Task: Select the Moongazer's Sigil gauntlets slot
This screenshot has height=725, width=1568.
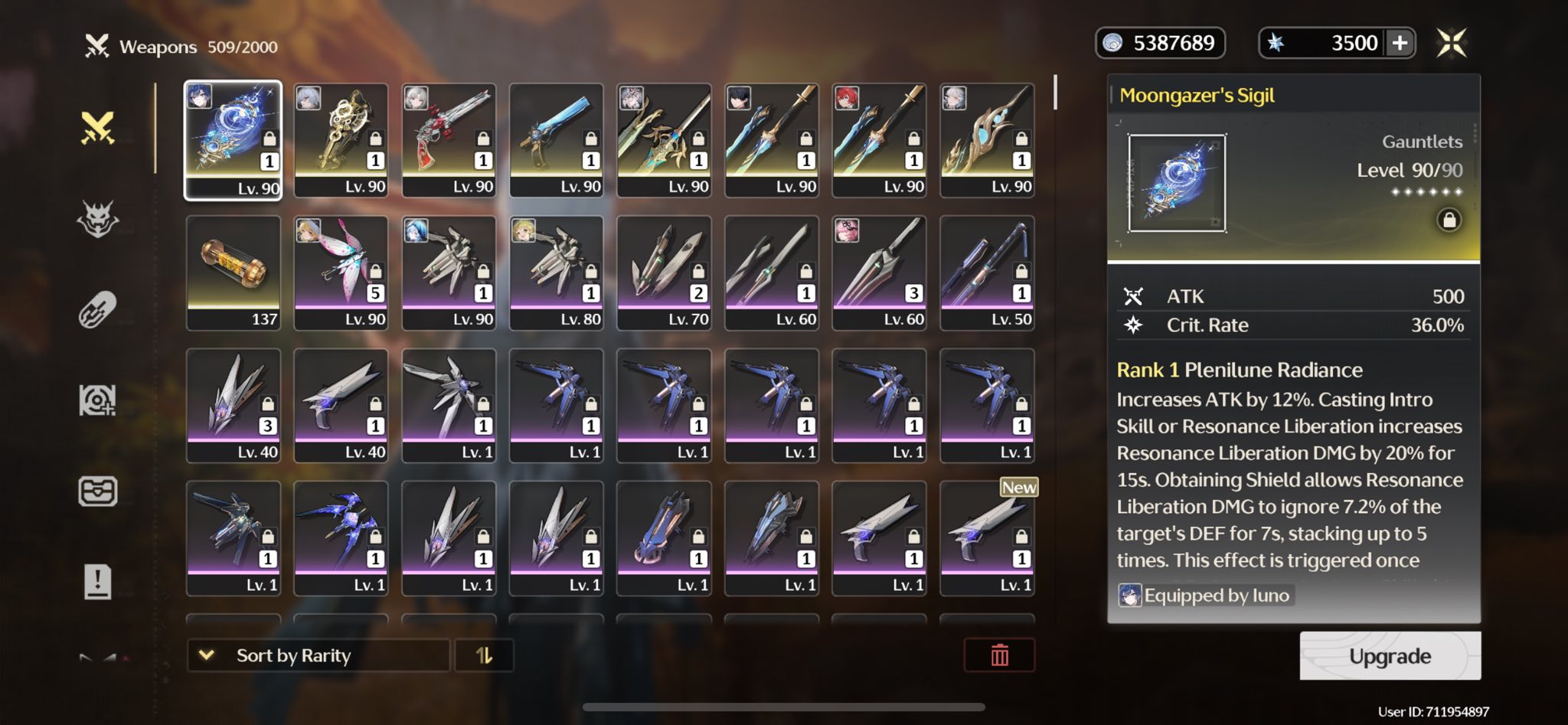Action: [x=234, y=140]
